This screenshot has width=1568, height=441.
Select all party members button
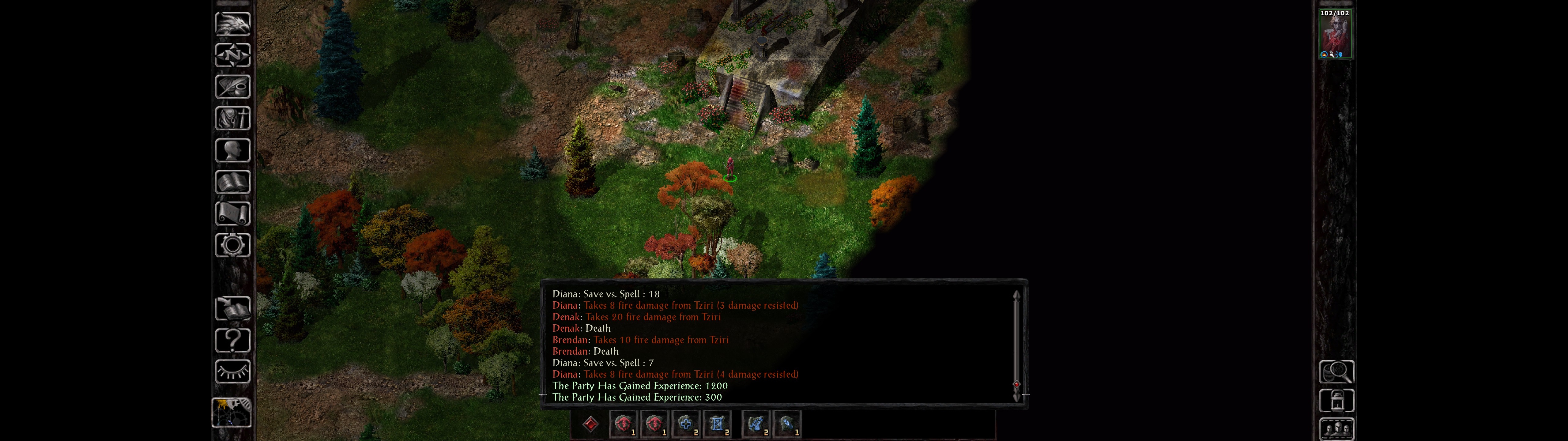pyautogui.click(x=1336, y=429)
